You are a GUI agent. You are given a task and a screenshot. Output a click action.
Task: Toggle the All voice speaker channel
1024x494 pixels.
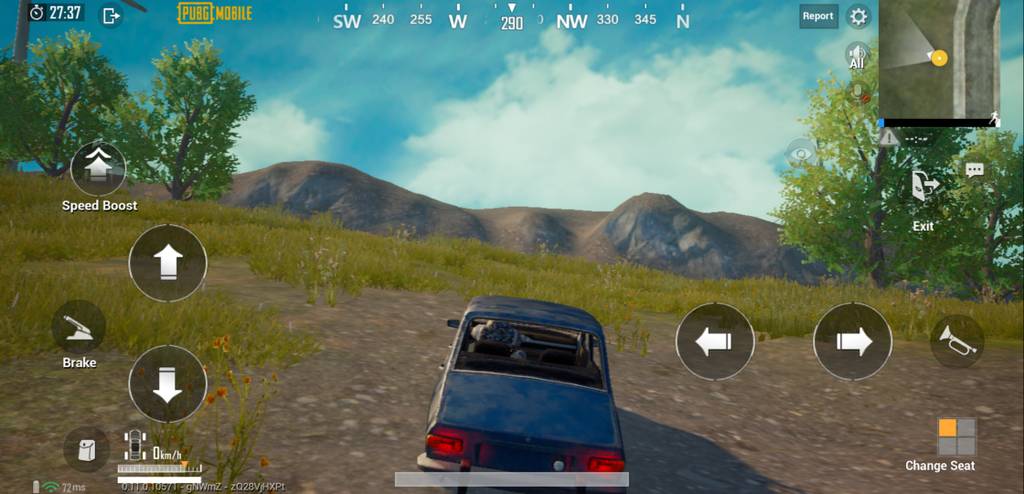857,55
